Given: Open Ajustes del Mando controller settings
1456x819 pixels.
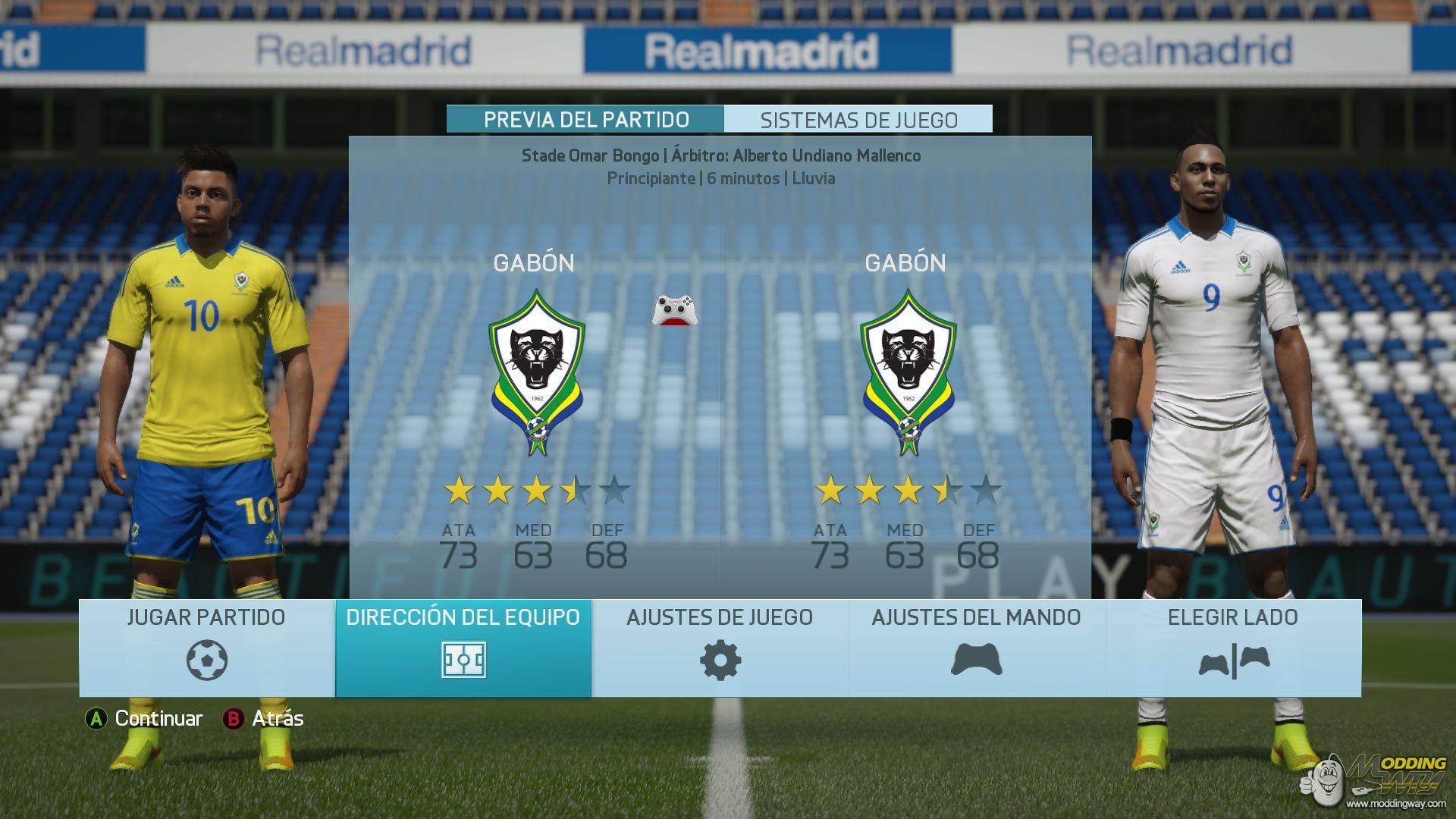Looking at the screenshot, I should (x=976, y=648).
